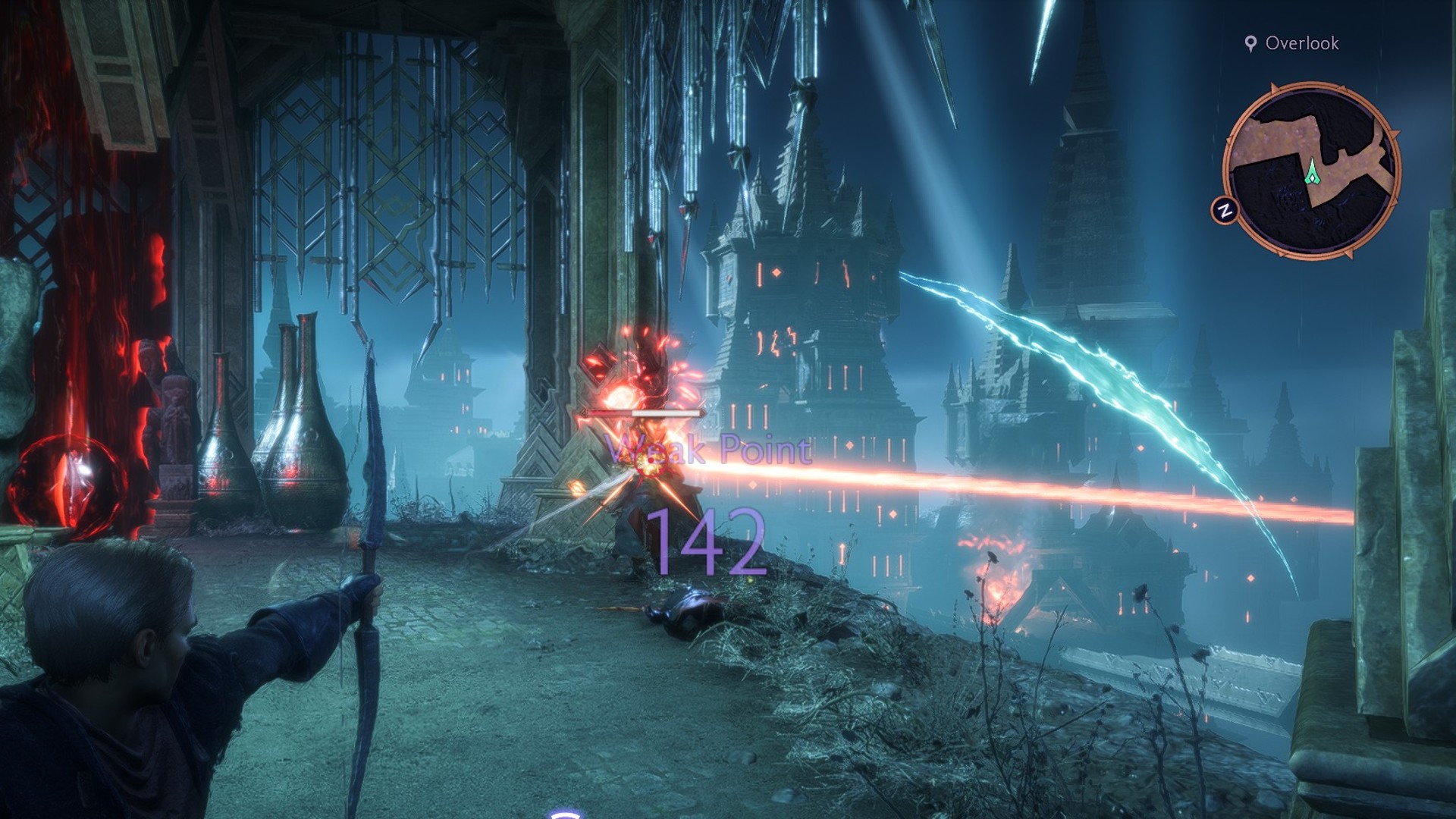Viewport: 1456px width, 819px height.
Task: Click the circular minimap
Action: 1311,170
